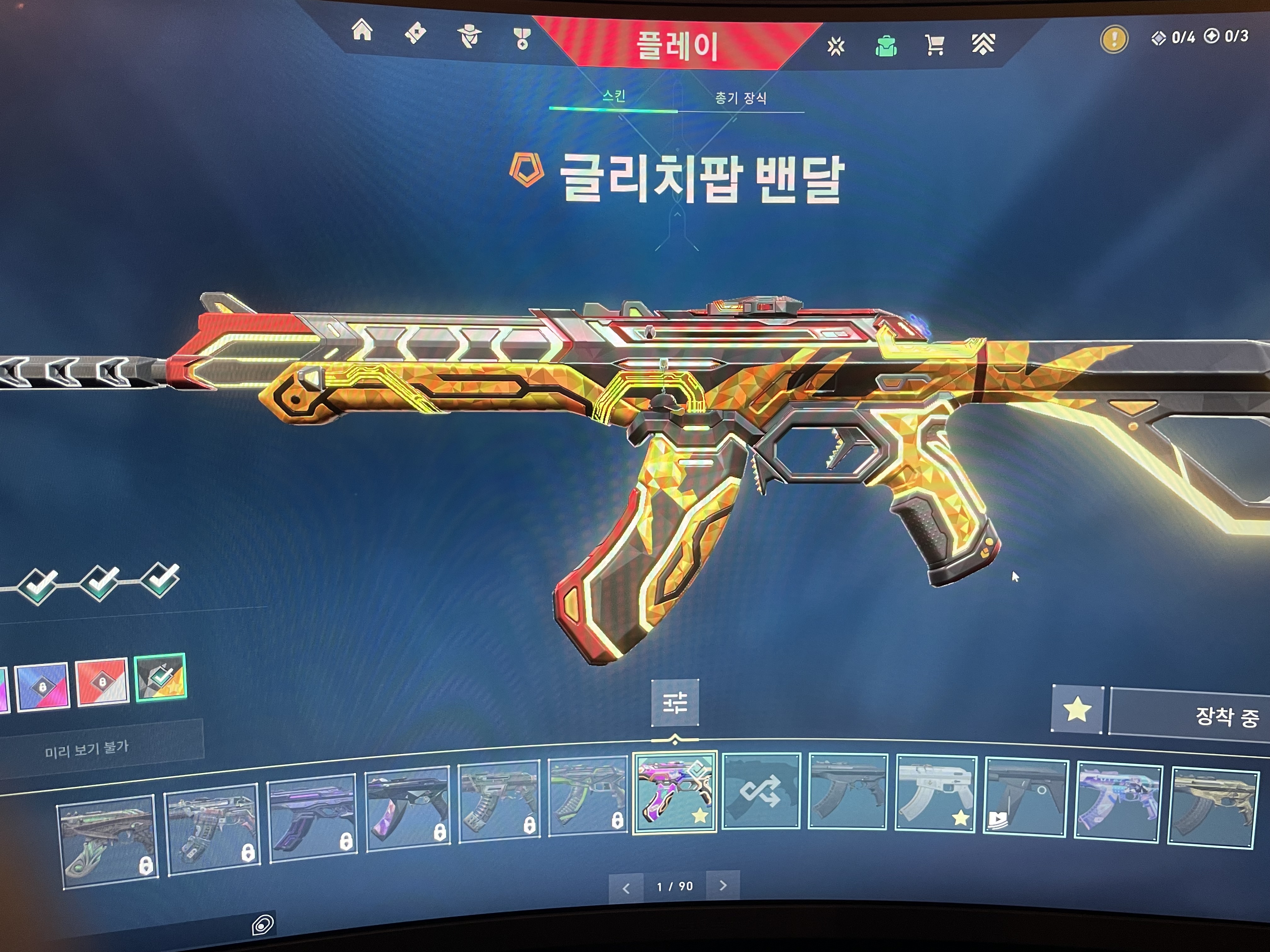
Task: Go to the previous skin page
Action: point(626,888)
